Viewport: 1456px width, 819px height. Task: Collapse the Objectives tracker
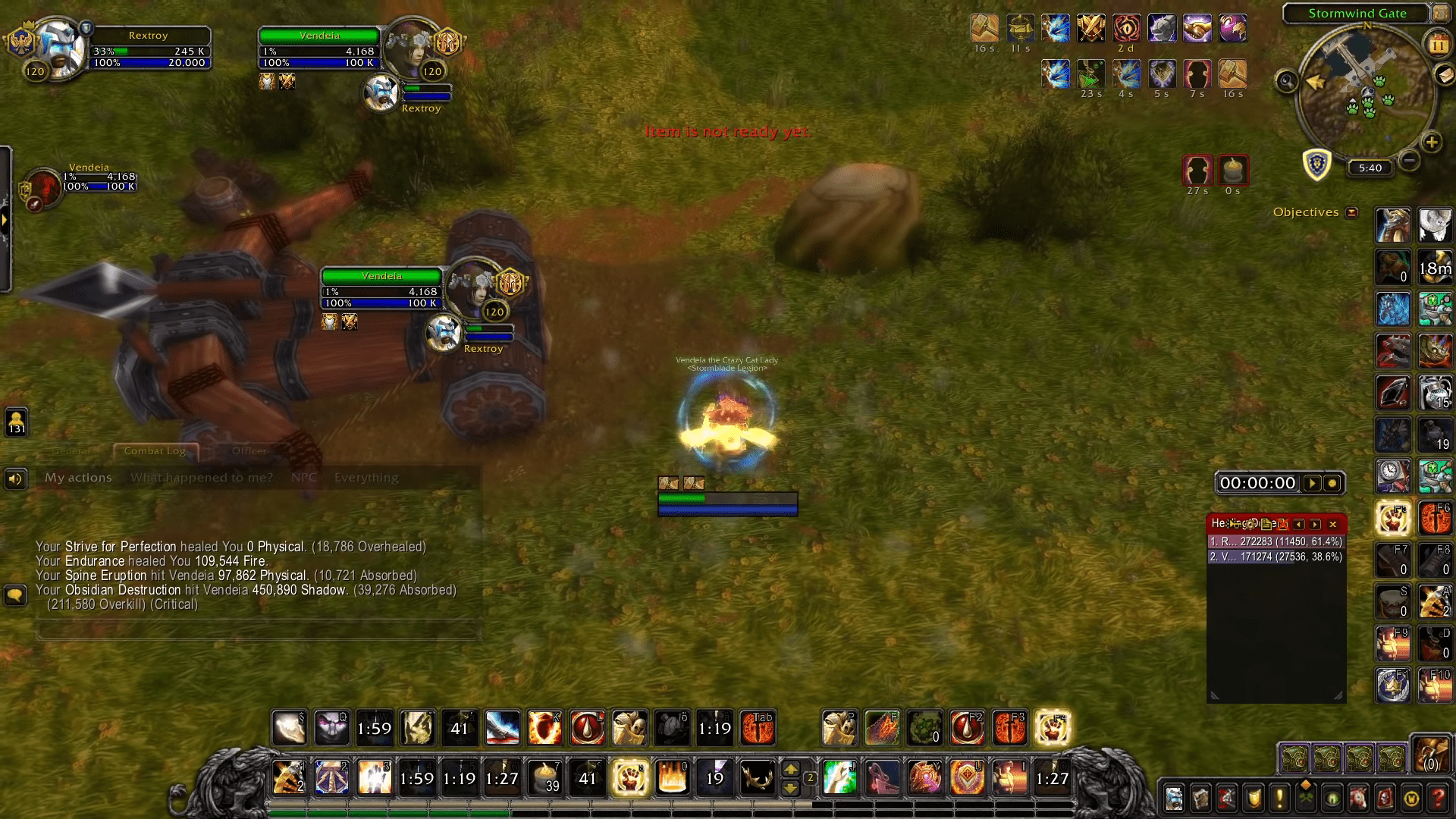(1351, 212)
